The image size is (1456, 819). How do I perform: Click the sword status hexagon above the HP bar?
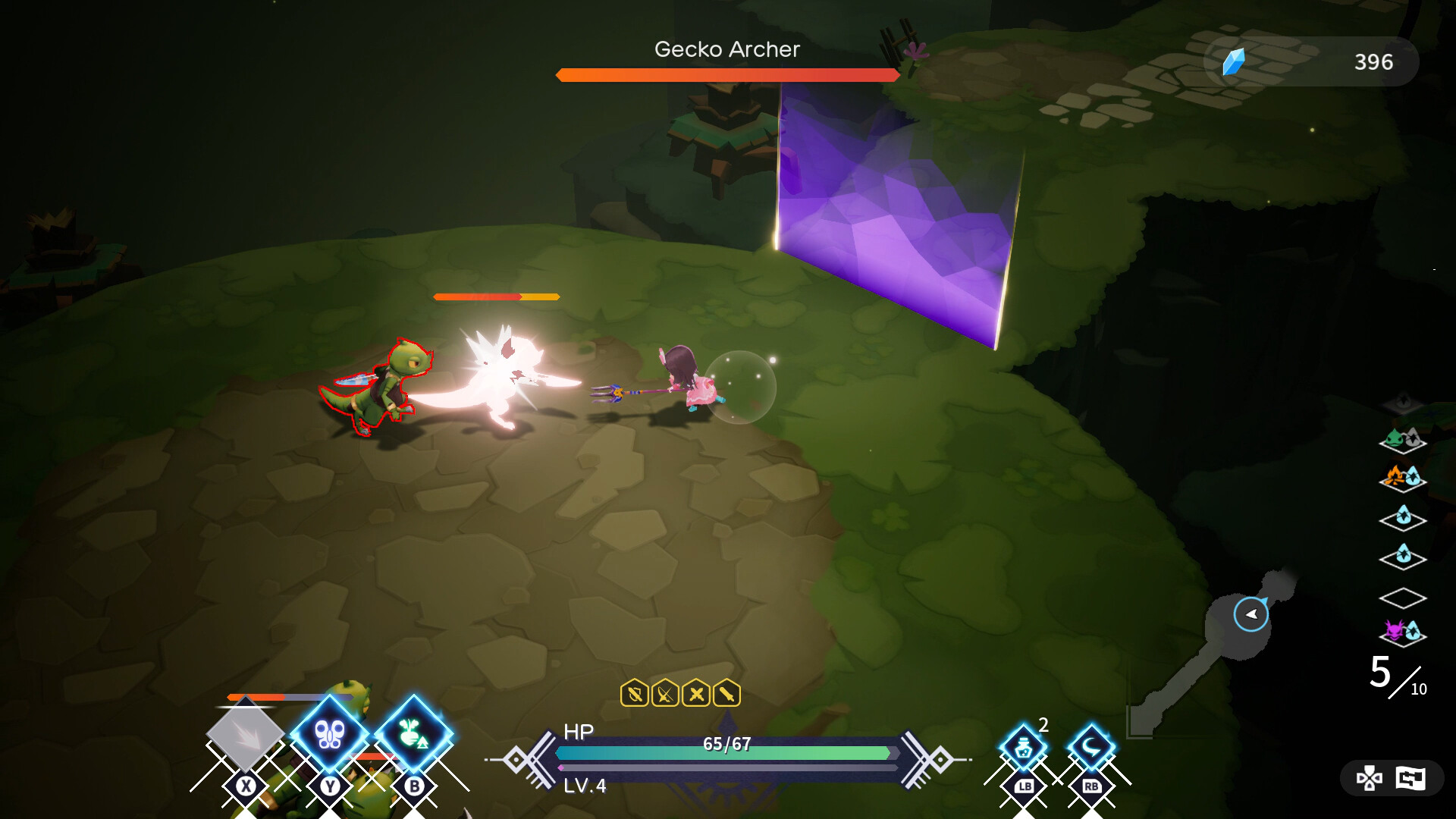point(728,692)
